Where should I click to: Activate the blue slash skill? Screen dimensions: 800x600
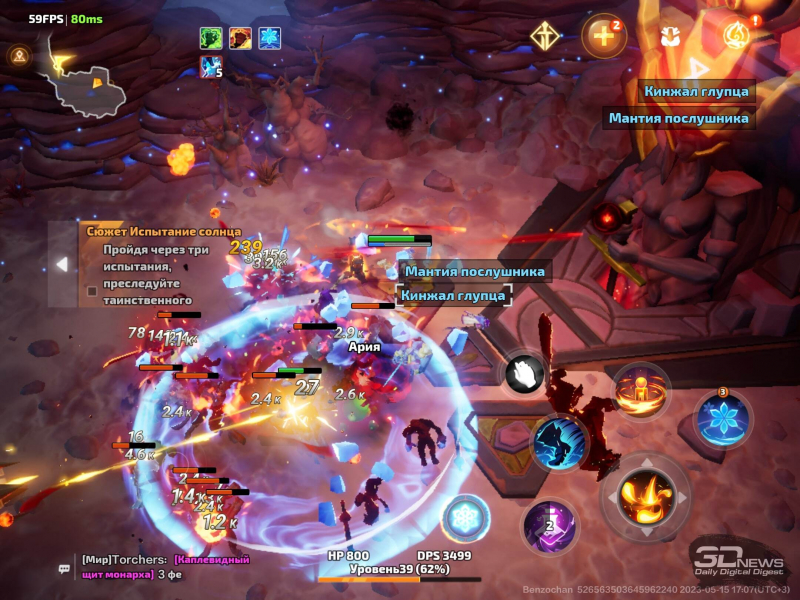click(x=558, y=442)
